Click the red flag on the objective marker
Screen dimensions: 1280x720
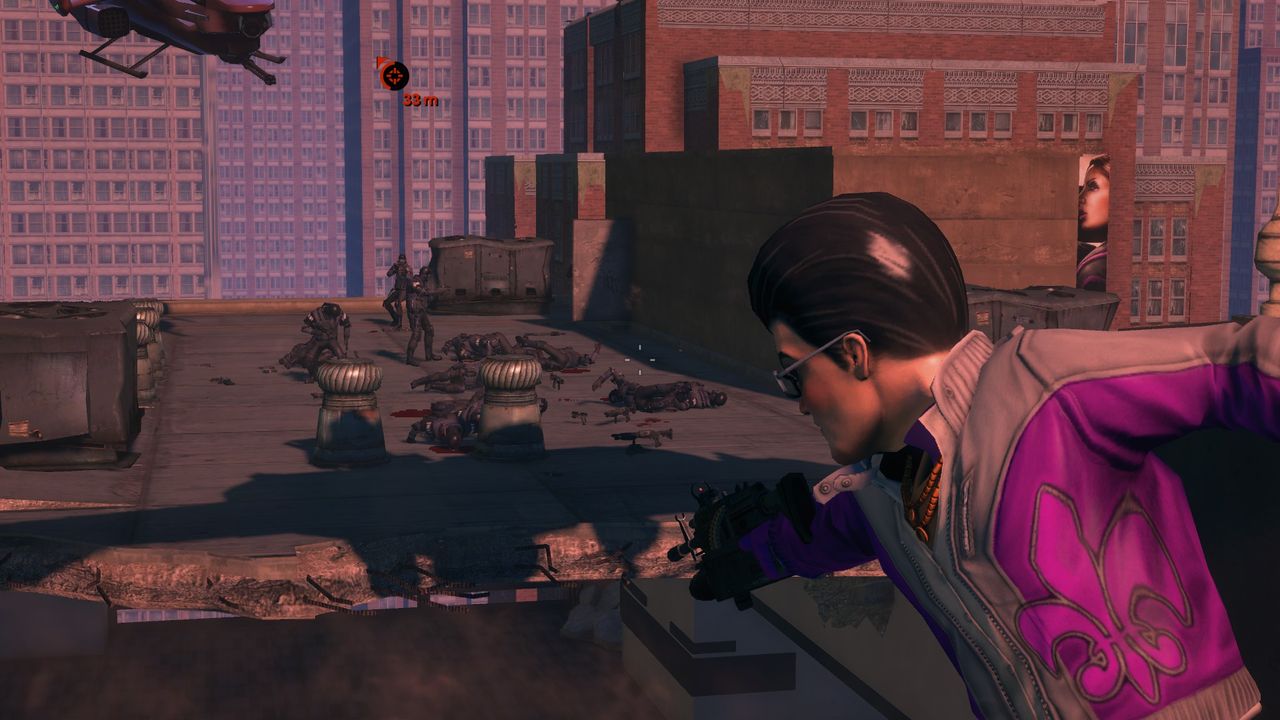[380, 60]
